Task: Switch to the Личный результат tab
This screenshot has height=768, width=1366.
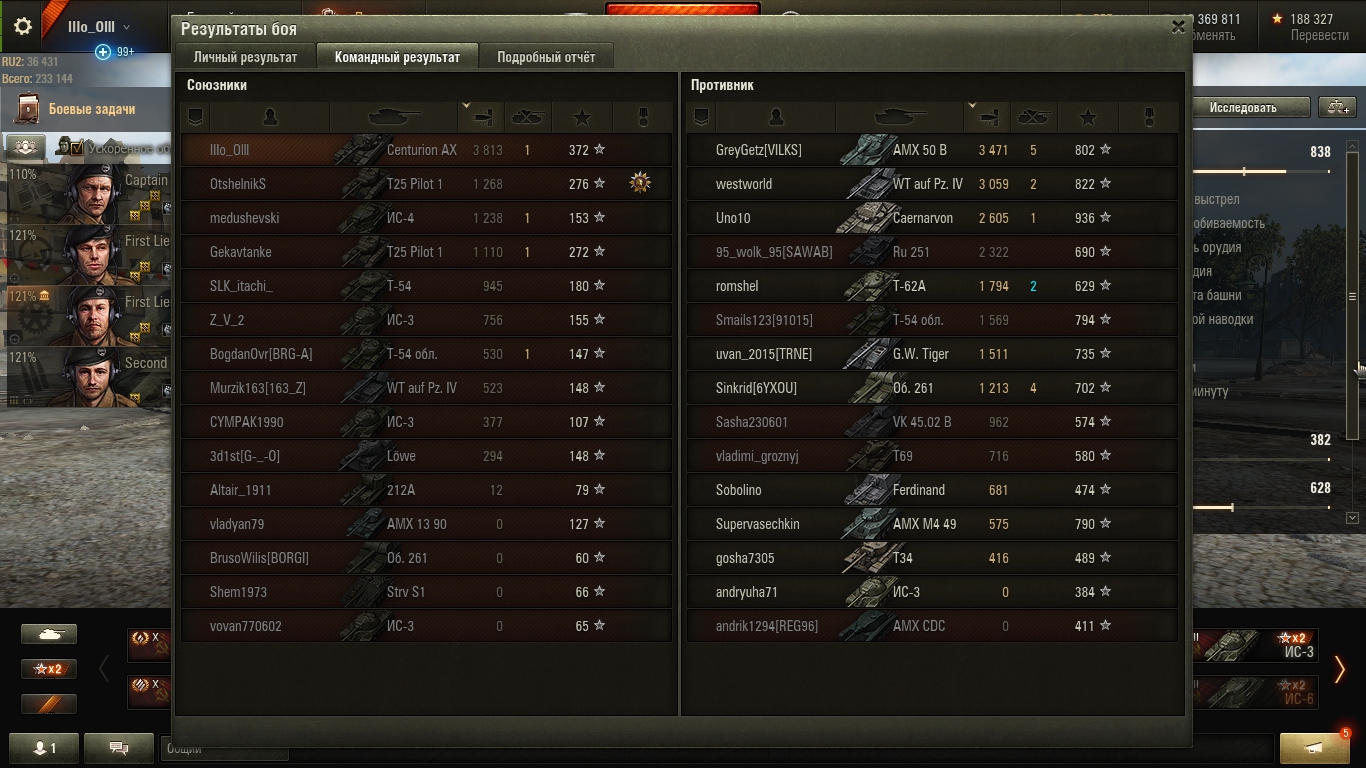Action: click(x=245, y=57)
